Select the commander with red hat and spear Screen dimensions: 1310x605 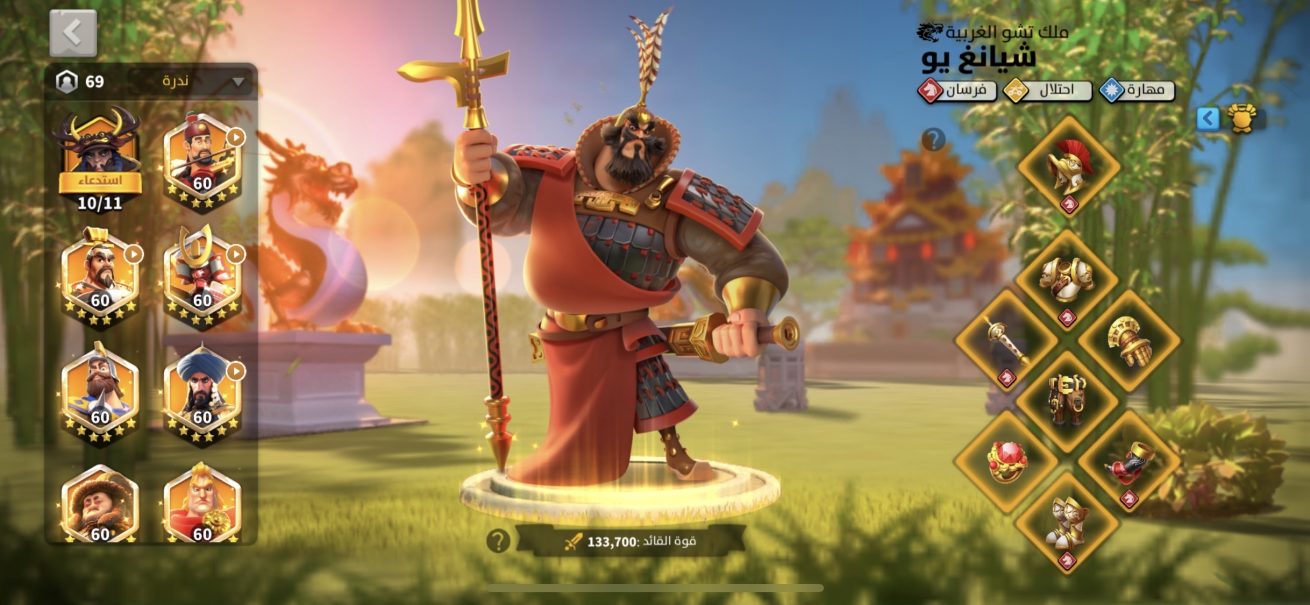pyautogui.click(x=202, y=157)
